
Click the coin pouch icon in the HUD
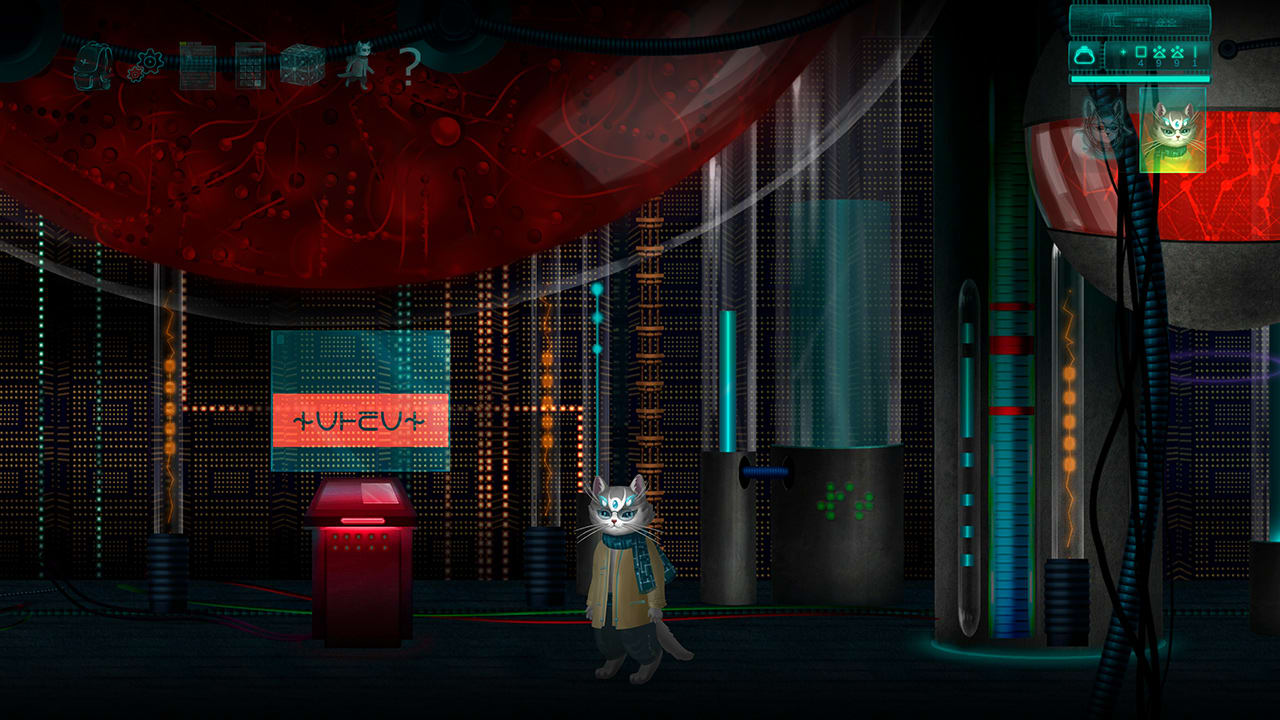pos(1085,55)
